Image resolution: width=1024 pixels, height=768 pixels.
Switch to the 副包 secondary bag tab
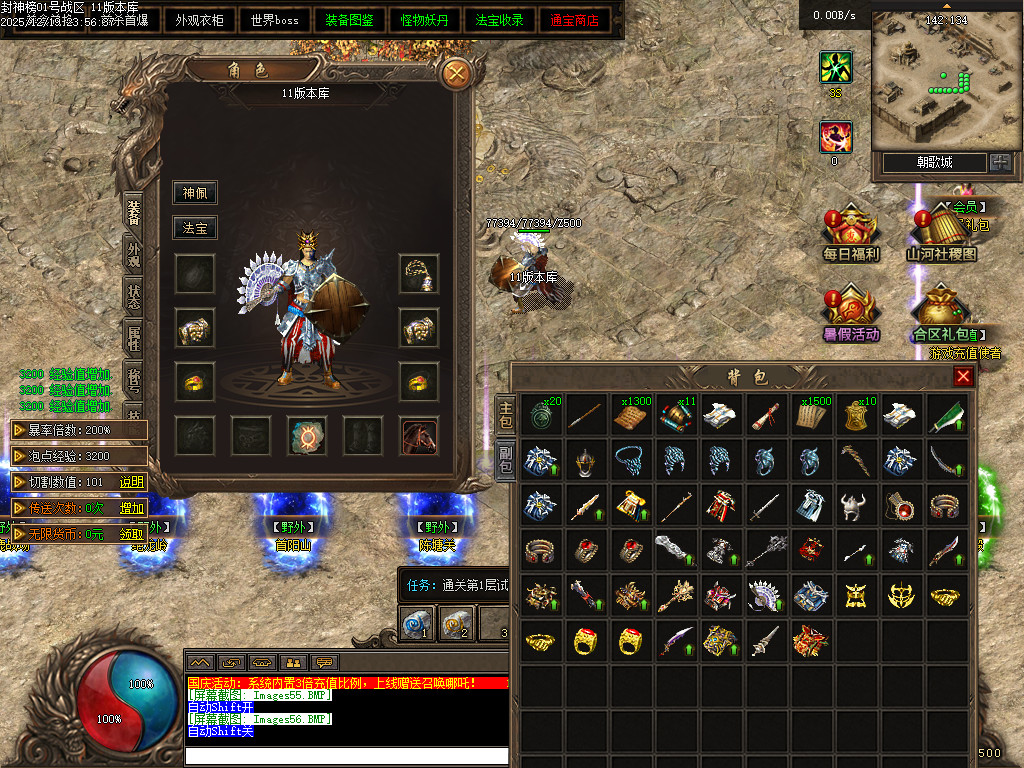pos(506,456)
